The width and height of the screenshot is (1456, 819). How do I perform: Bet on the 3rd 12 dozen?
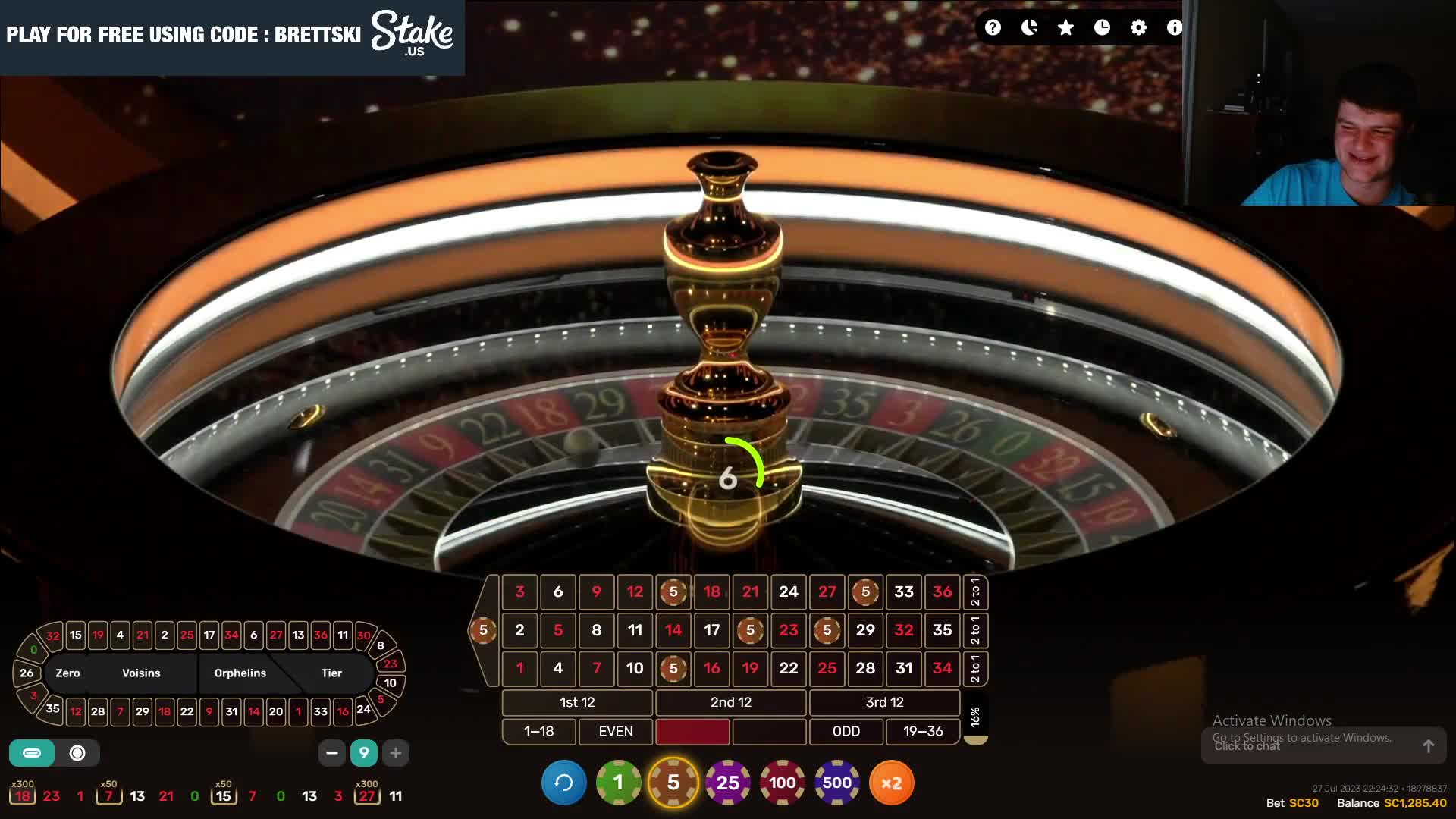[x=884, y=702]
